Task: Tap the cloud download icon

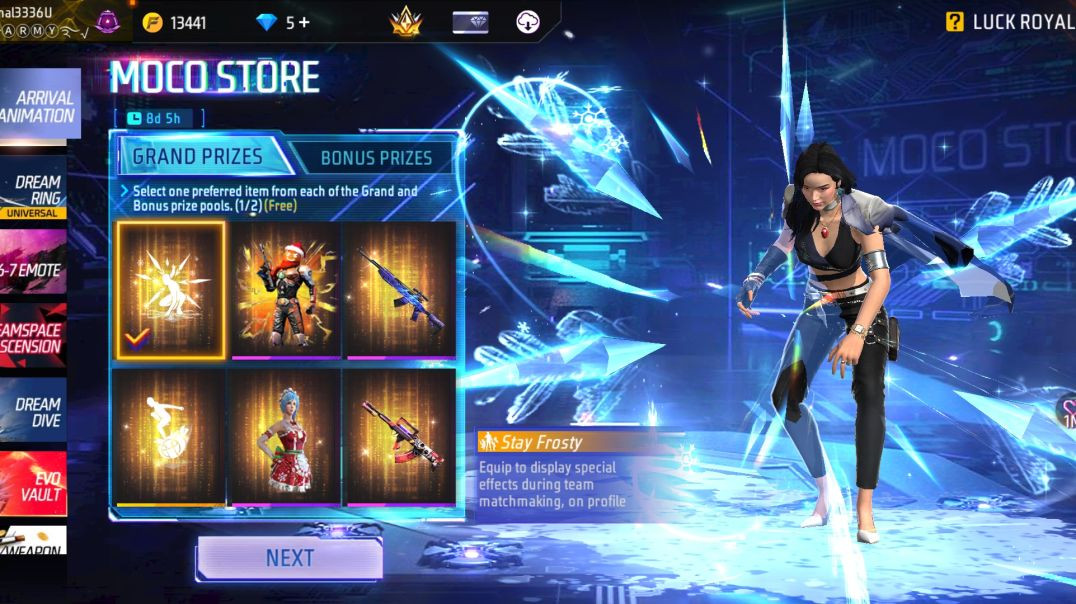Action: (x=528, y=22)
